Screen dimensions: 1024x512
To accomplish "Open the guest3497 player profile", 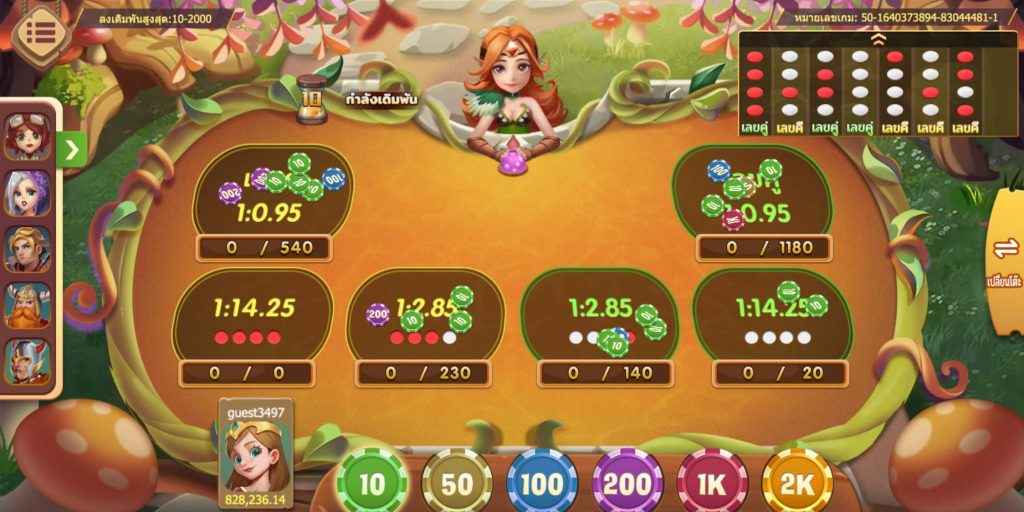I will [255, 455].
